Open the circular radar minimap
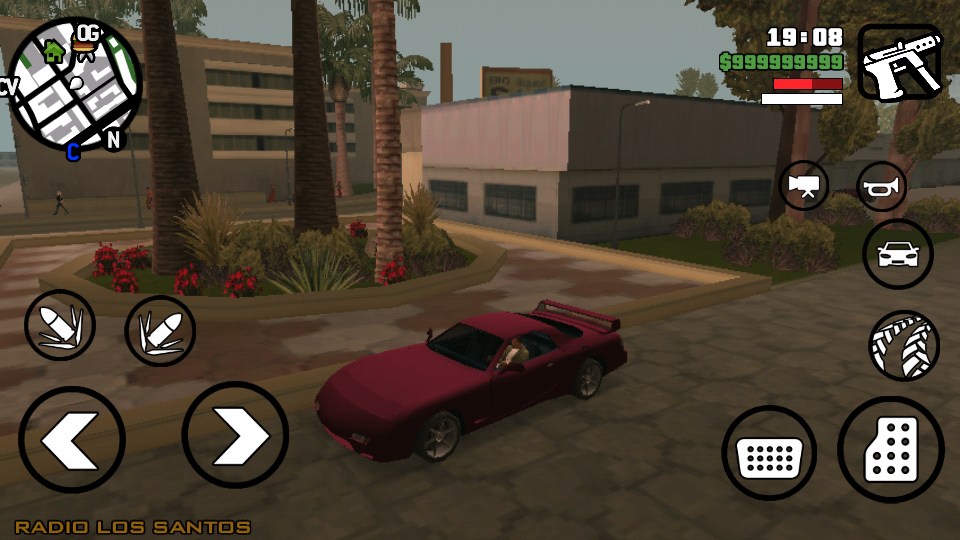The image size is (960, 540). (74, 85)
